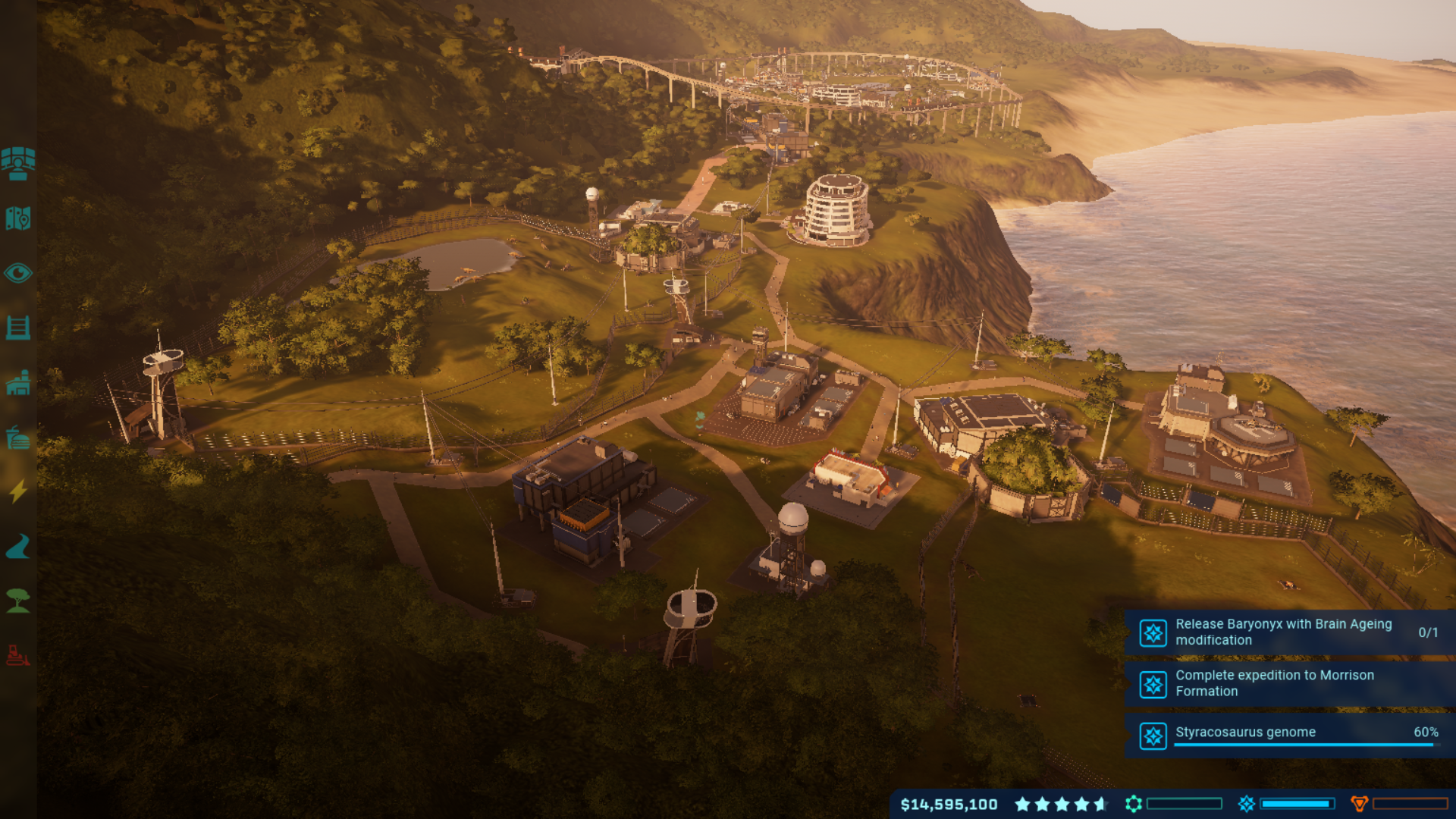Screen dimensions: 1456x819
Task: Open the view overlays eye icon
Action: (x=19, y=272)
